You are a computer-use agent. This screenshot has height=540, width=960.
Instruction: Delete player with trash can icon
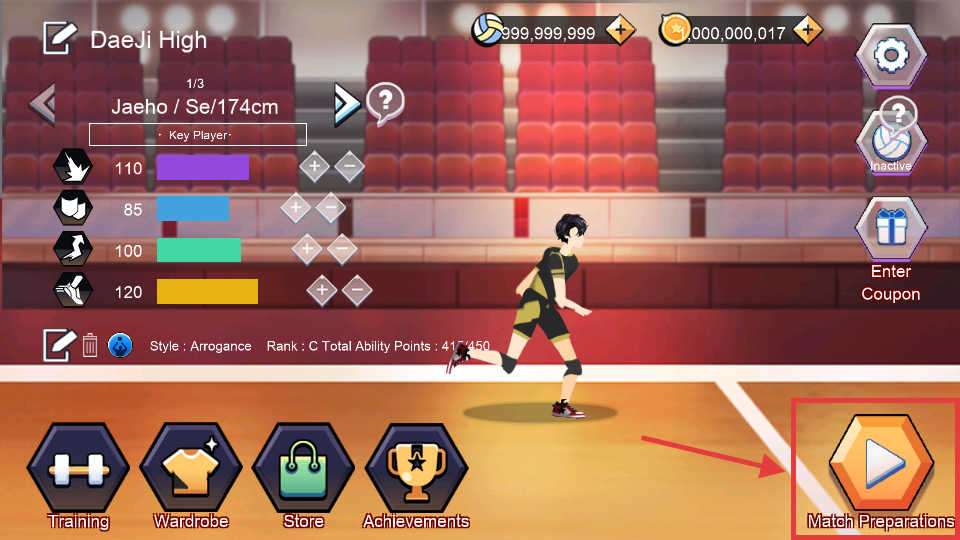(90, 346)
